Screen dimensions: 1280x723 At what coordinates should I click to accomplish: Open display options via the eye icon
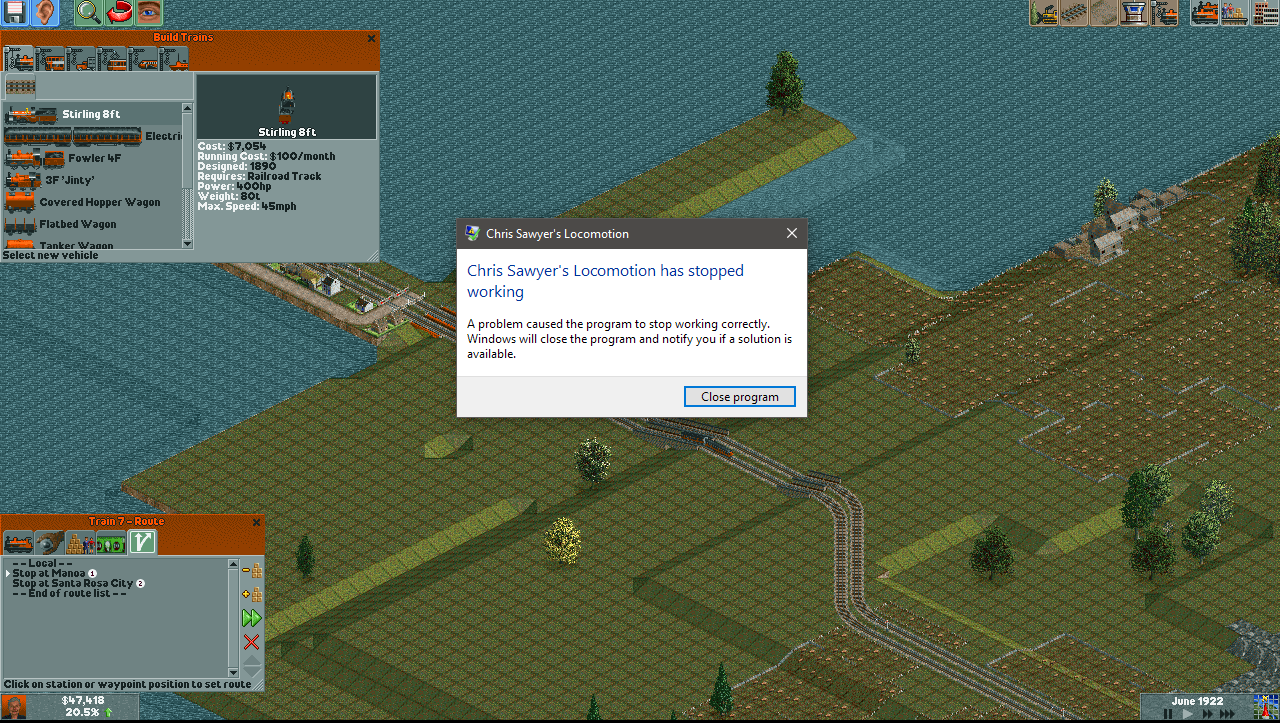[x=148, y=13]
